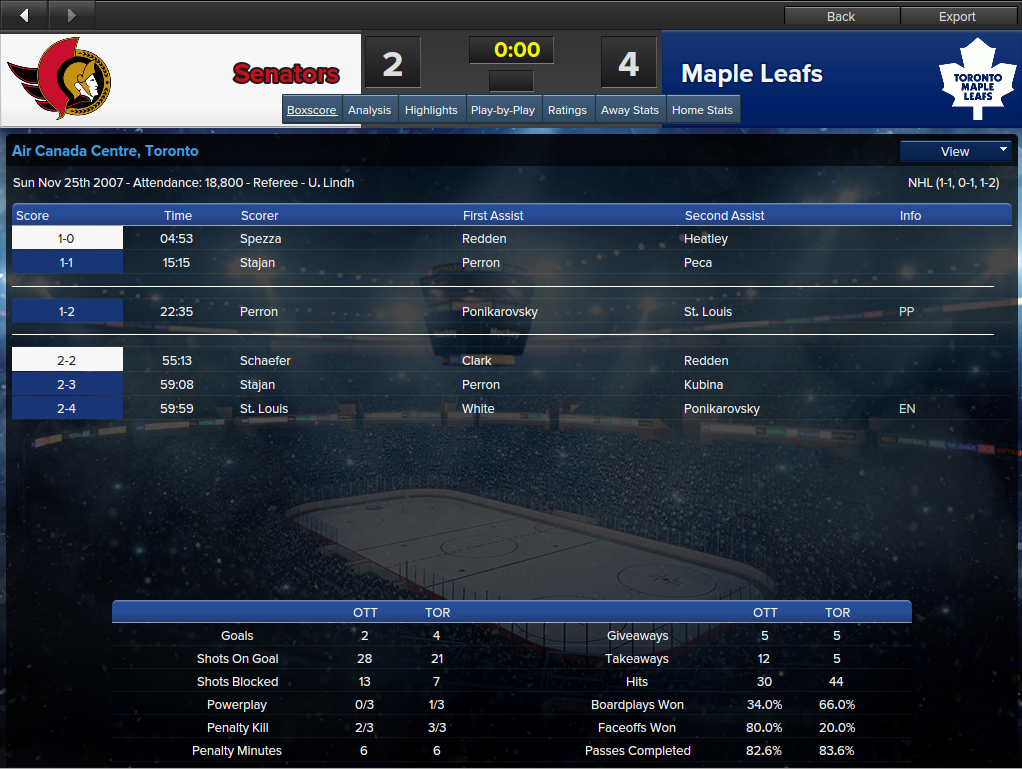1022x769 pixels.
Task: Open the View dropdown
Action: click(x=956, y=151)
